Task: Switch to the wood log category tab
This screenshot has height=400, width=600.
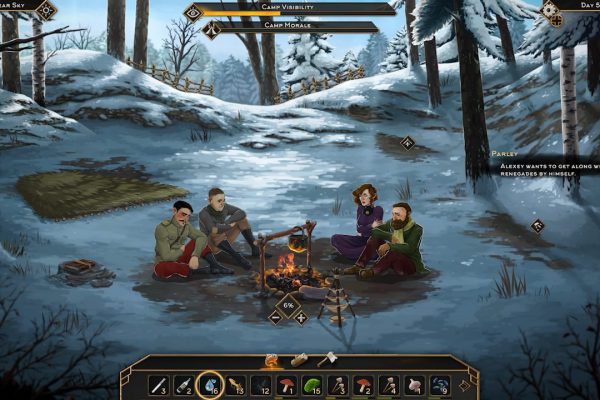Action: pos(298,359)
